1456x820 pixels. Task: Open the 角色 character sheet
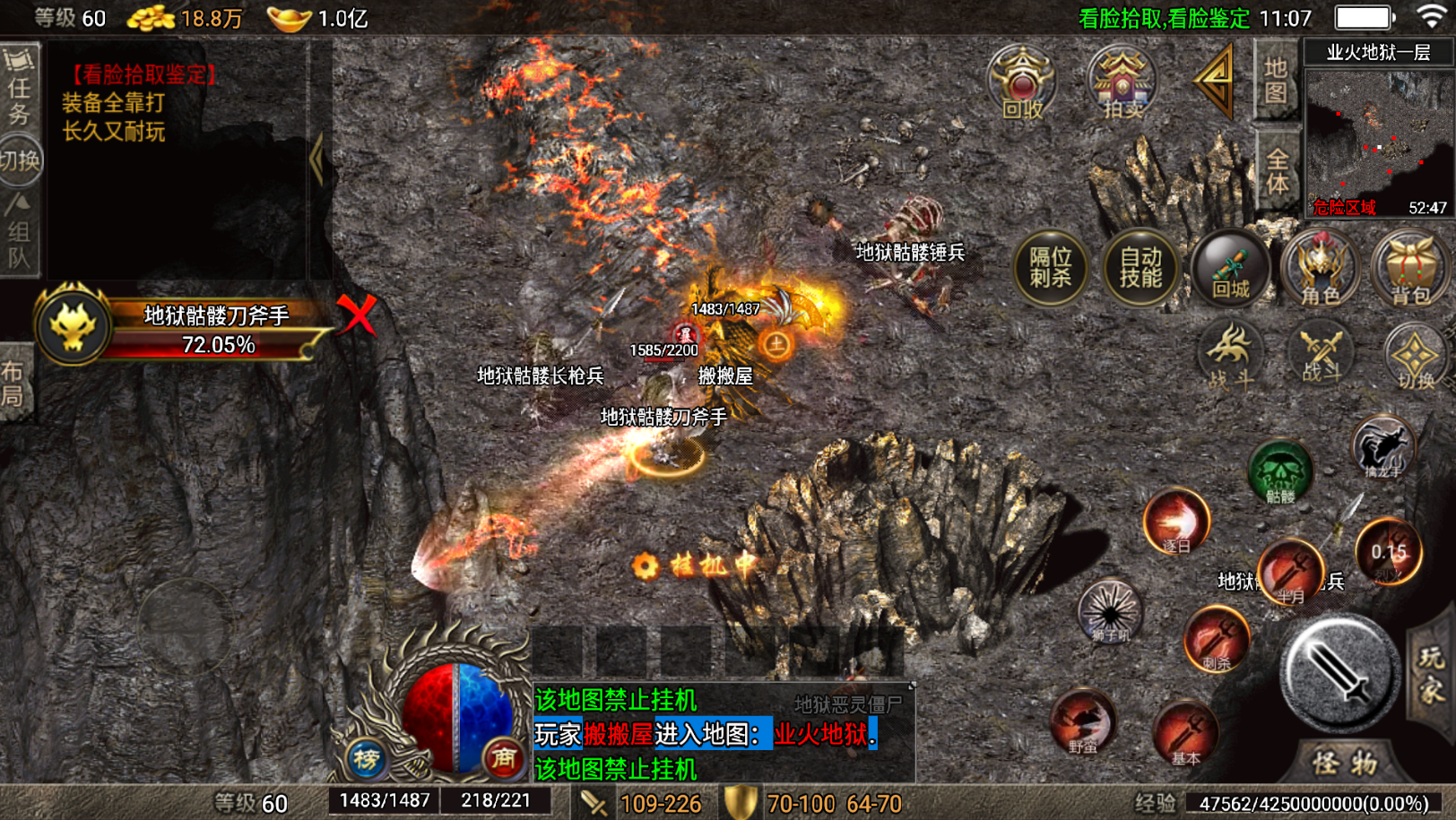click(1320, 267)
